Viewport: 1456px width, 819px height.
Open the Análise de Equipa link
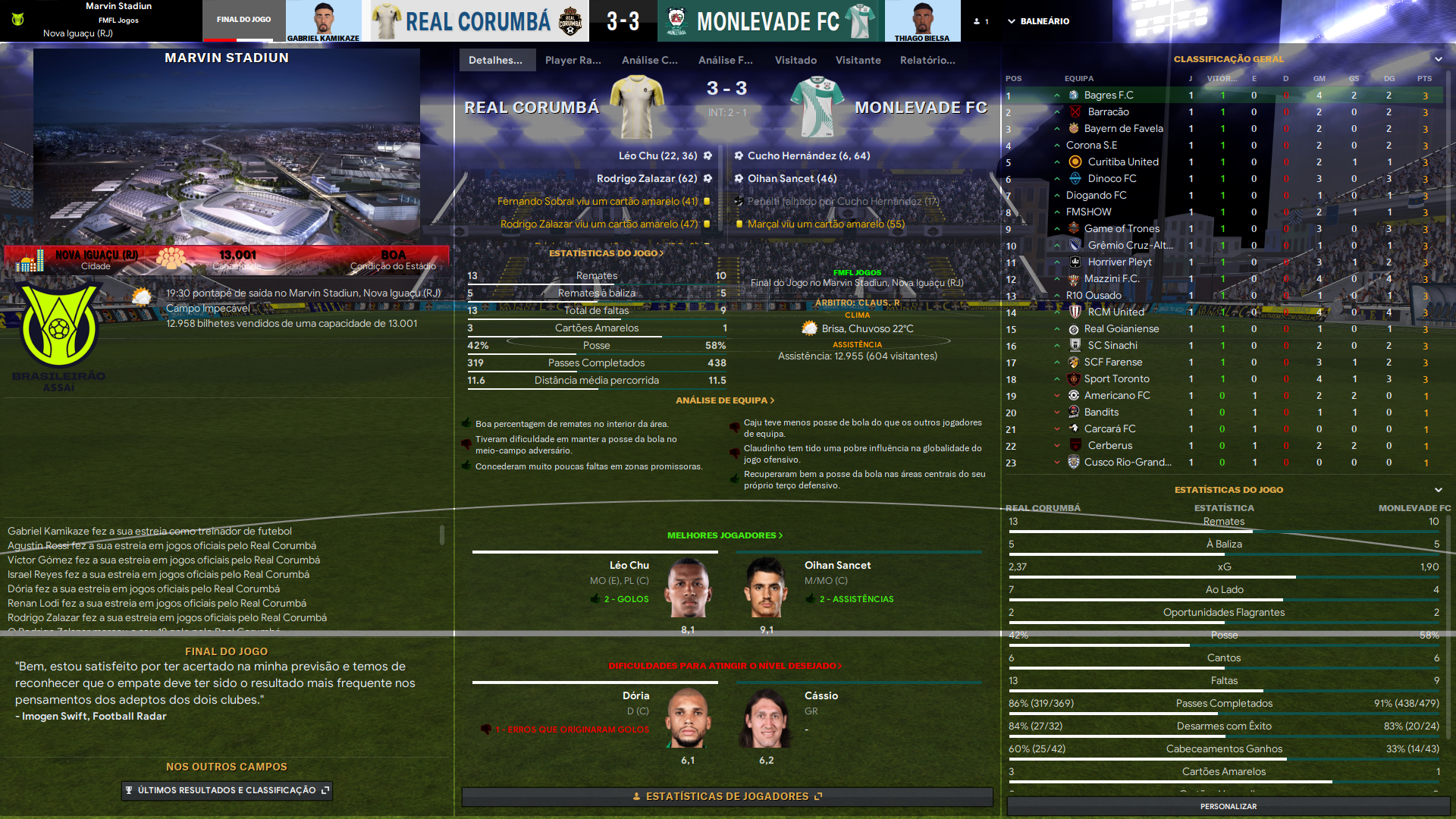click(725, 400)
